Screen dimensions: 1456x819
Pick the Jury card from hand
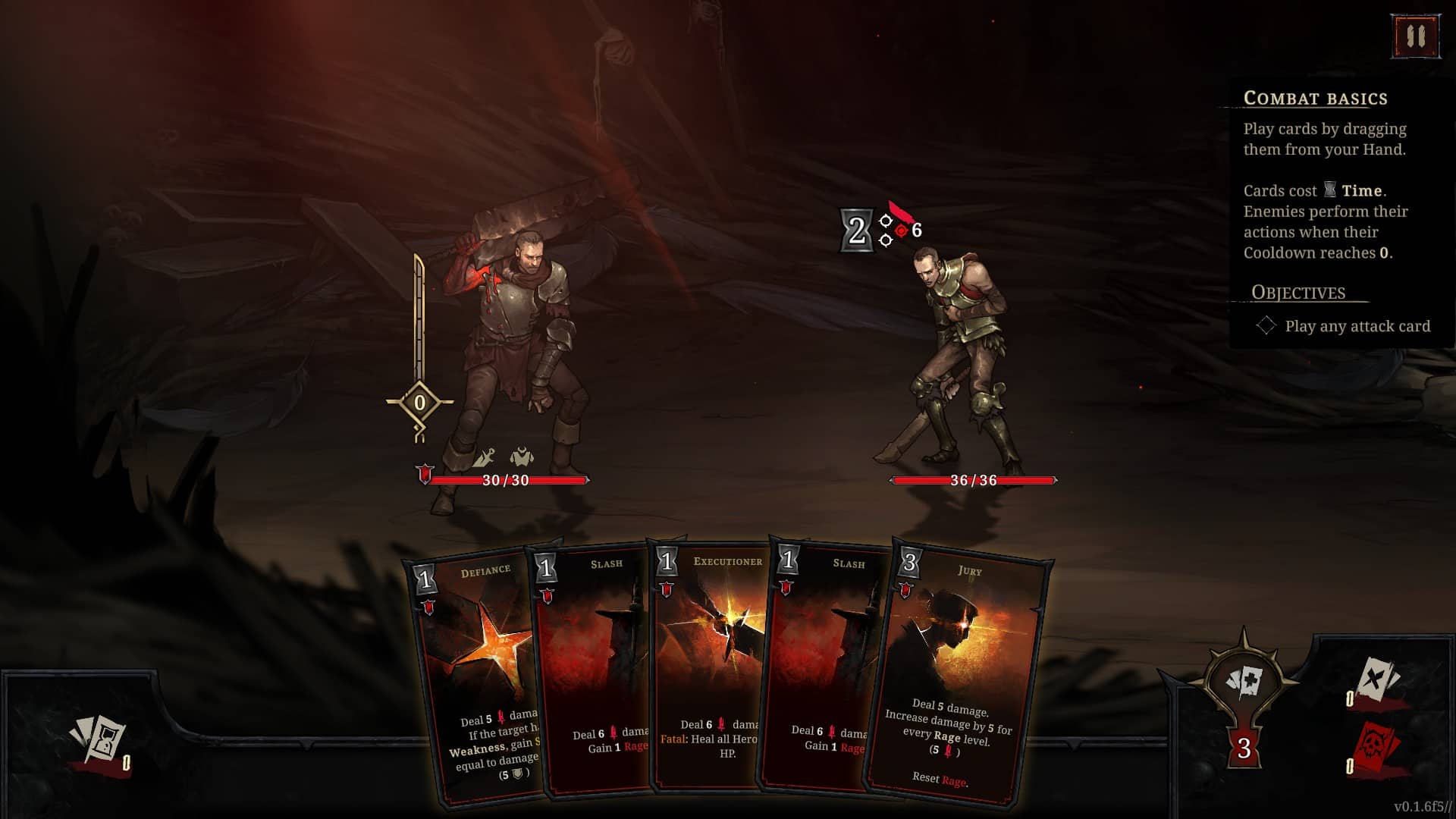959,675
